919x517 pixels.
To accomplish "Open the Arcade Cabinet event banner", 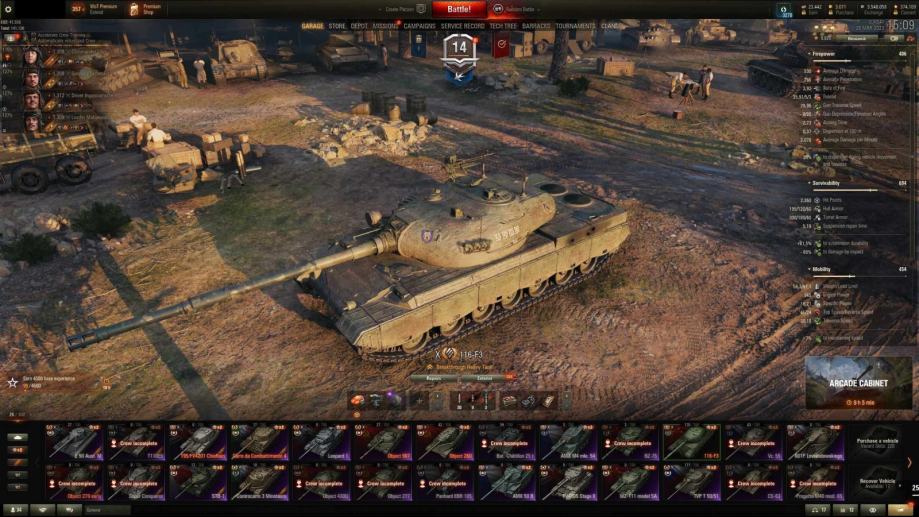I will point(858,383).
